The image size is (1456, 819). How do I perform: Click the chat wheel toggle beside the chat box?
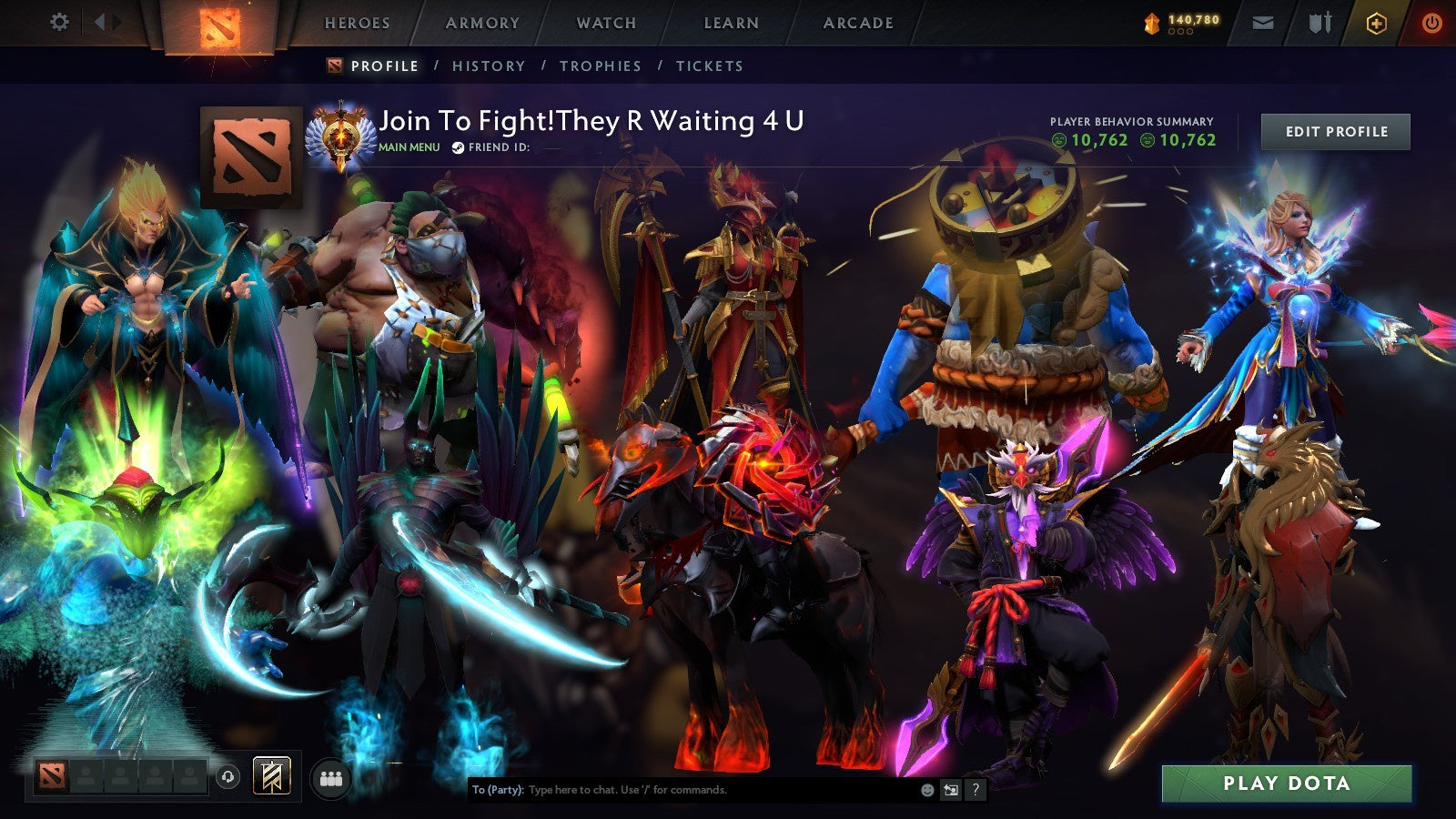coord(949,788)
